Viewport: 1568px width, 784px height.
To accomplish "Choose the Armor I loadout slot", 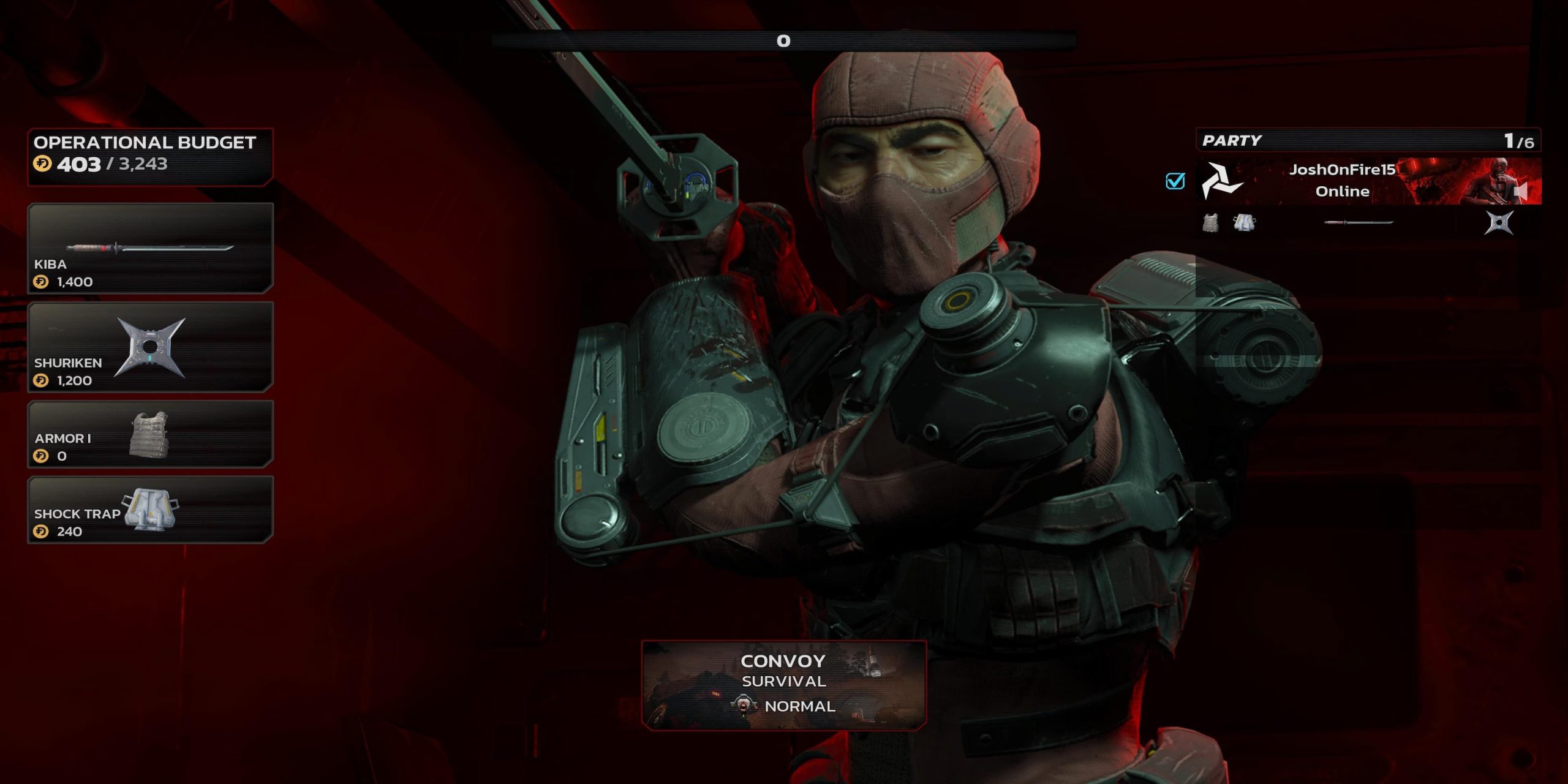I will click(150, 434).
